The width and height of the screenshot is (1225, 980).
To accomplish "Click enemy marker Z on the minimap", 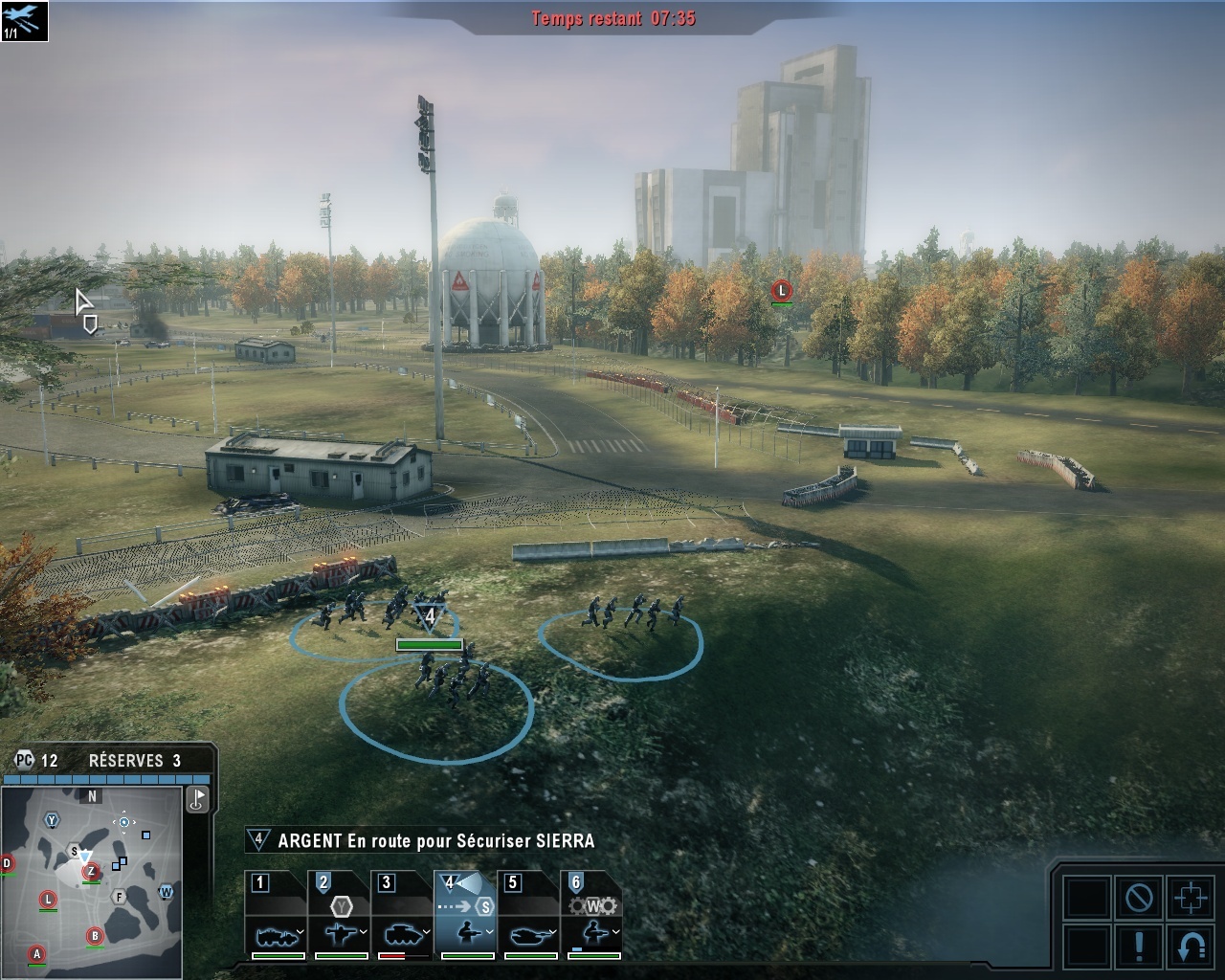I will coord(91,871).
